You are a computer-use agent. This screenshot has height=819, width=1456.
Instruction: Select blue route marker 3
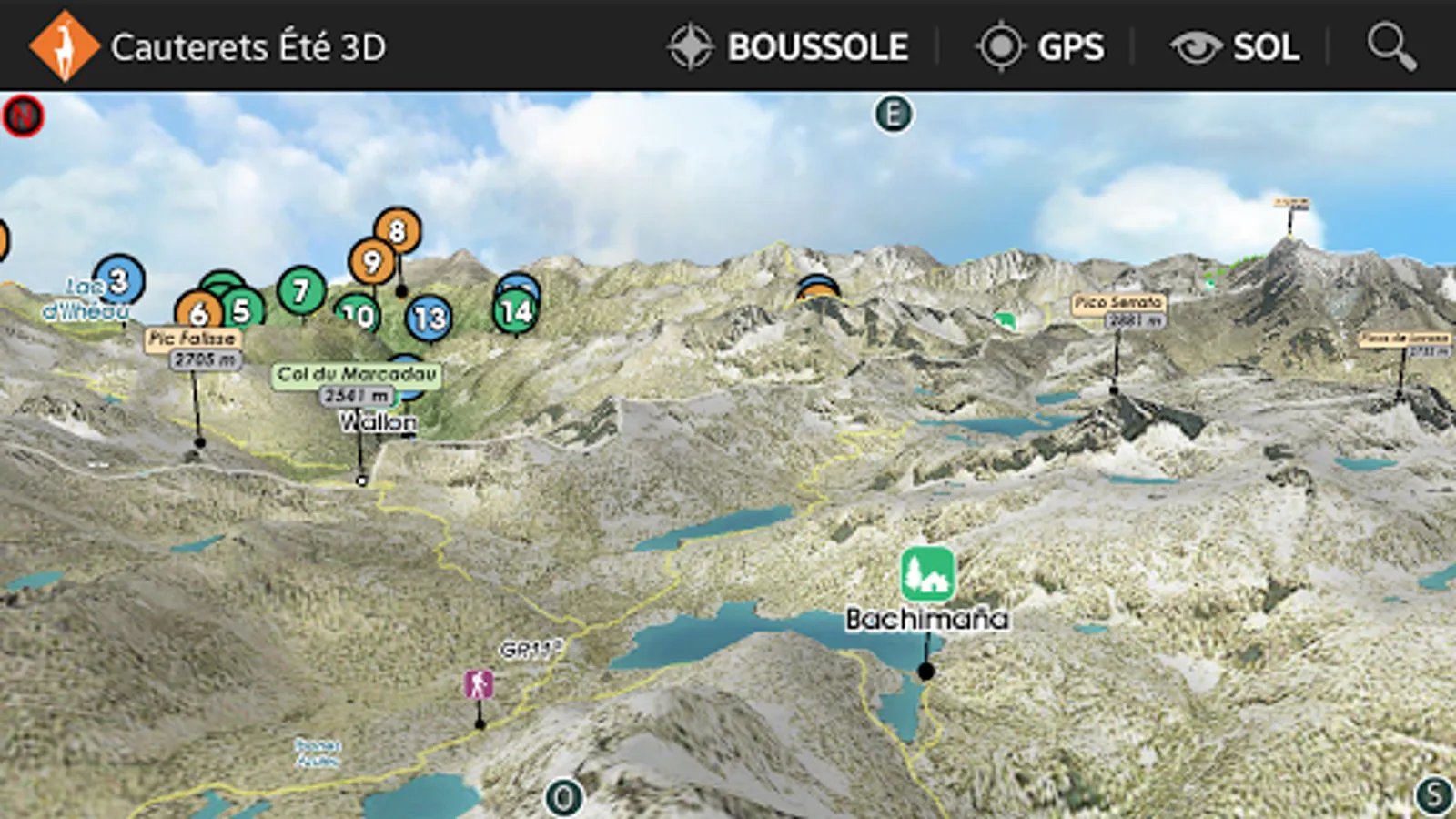(119, 280)
